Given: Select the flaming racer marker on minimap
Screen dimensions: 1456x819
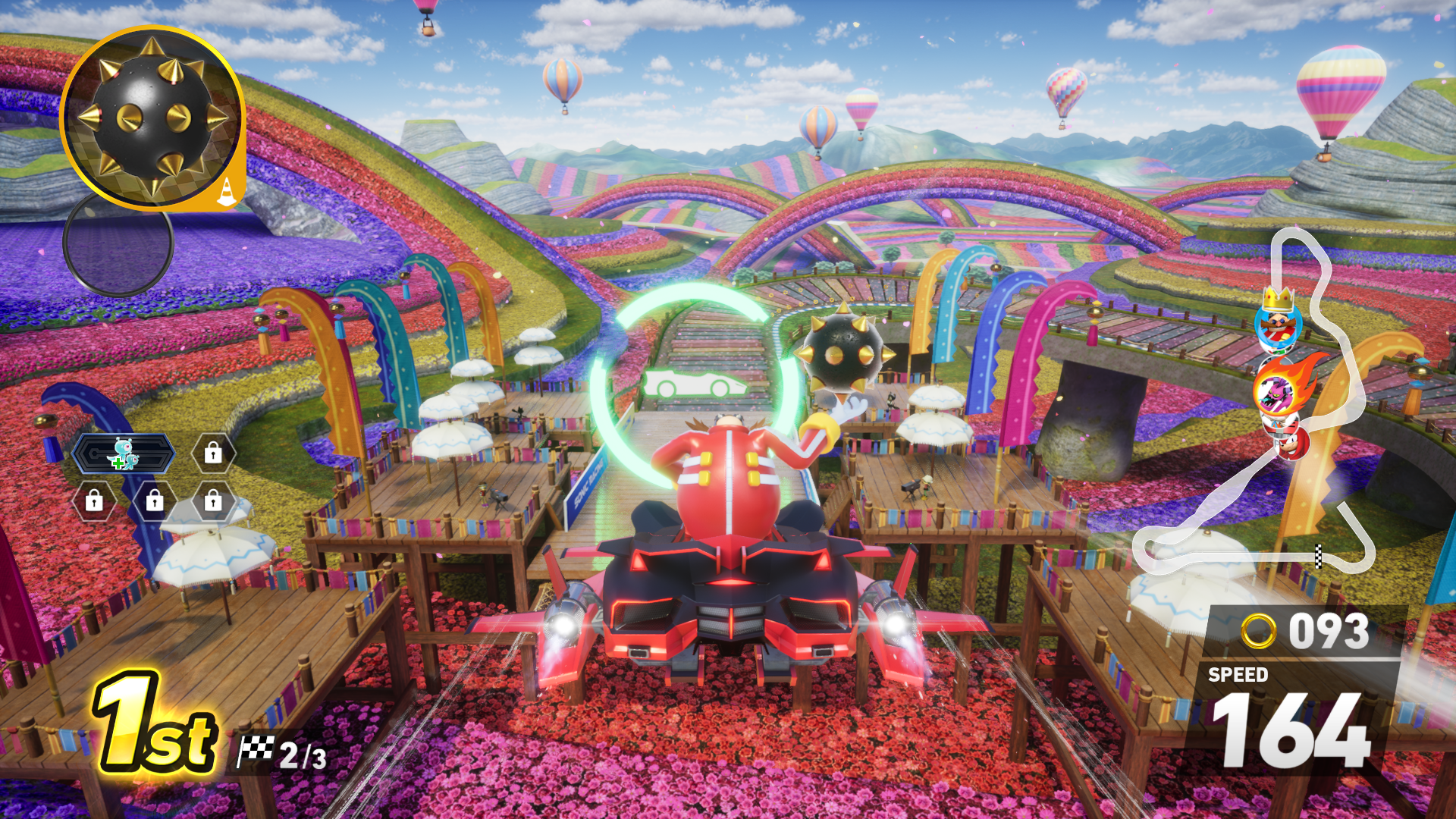Looking at the screenshot, I should point(1280,388).
